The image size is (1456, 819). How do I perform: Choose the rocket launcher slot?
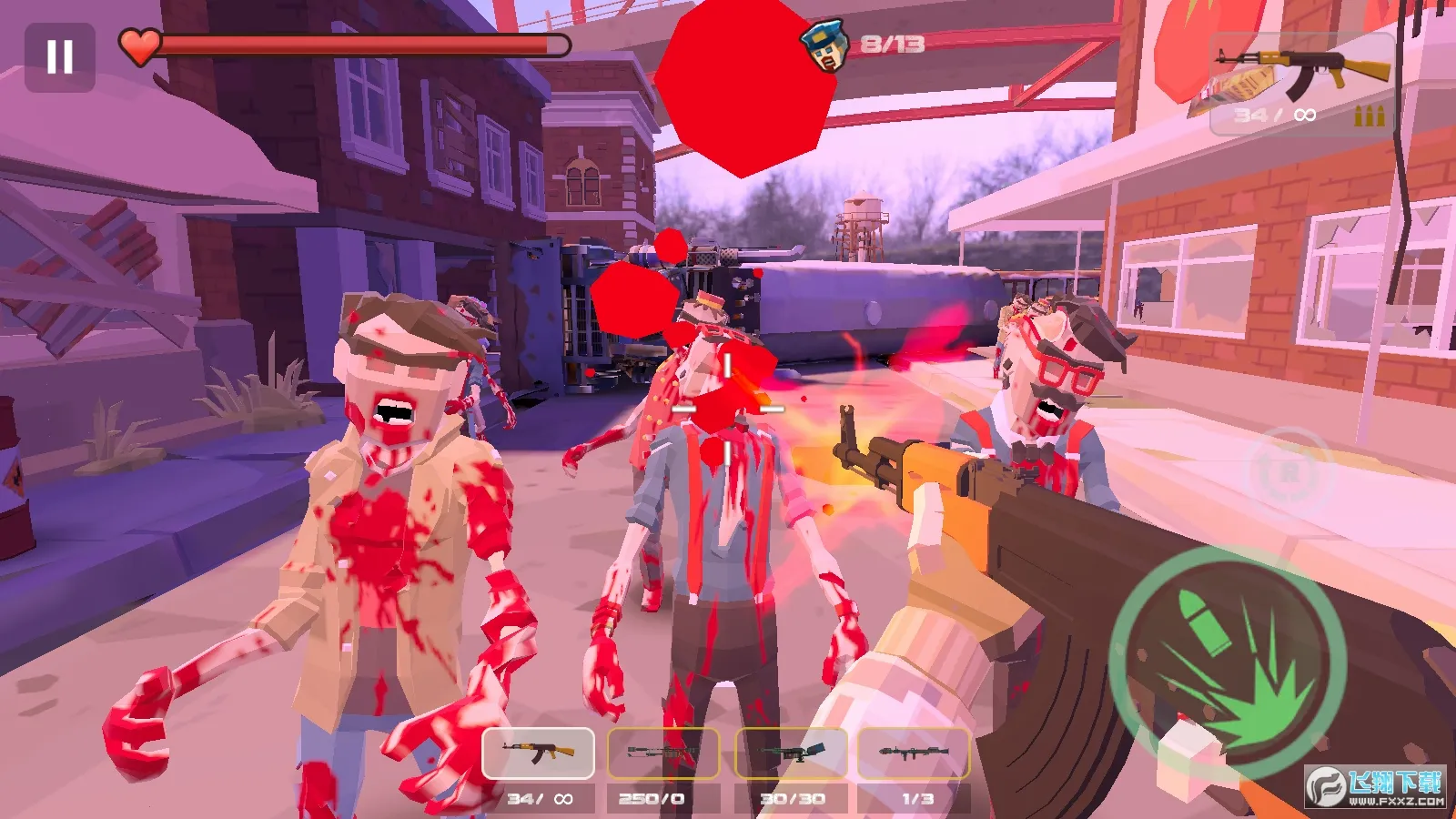coord(914,753)
